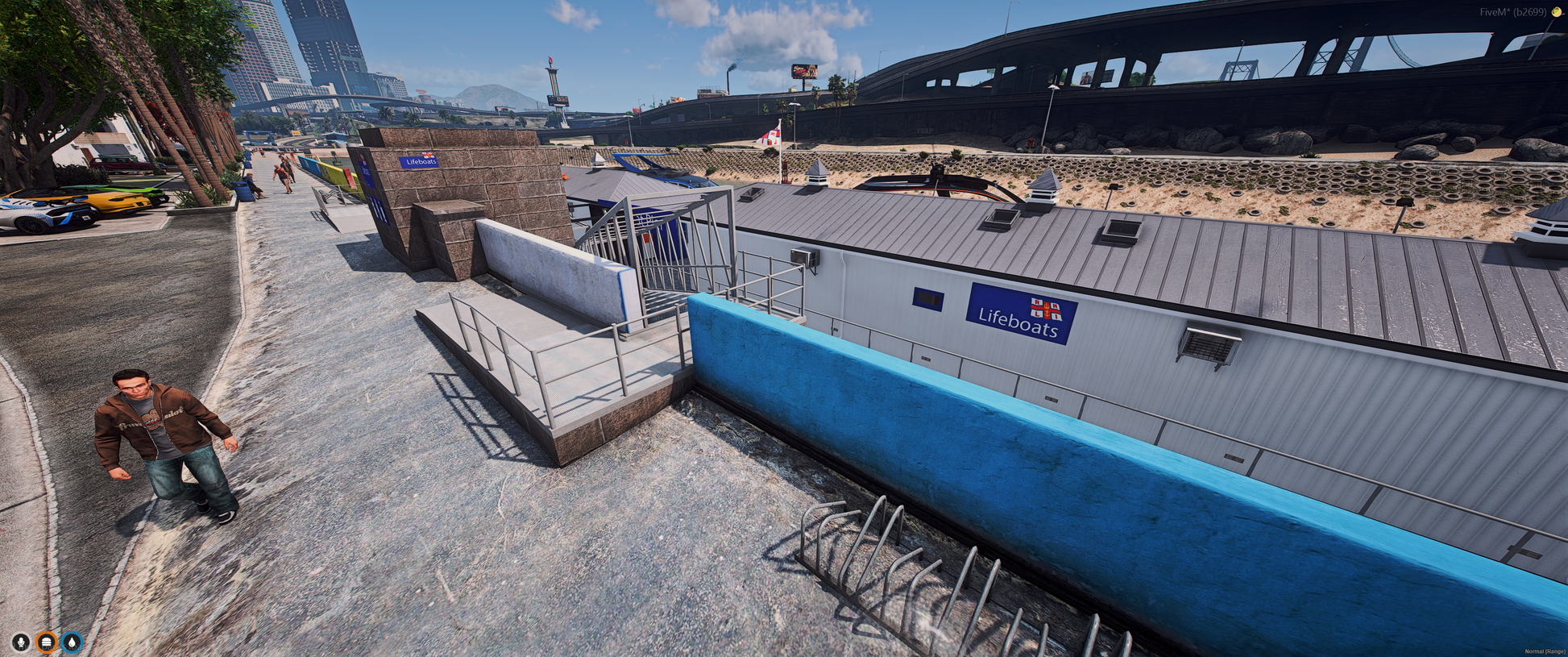
Task: Click the water drop thirst icon
Action: tap(73, 642)
